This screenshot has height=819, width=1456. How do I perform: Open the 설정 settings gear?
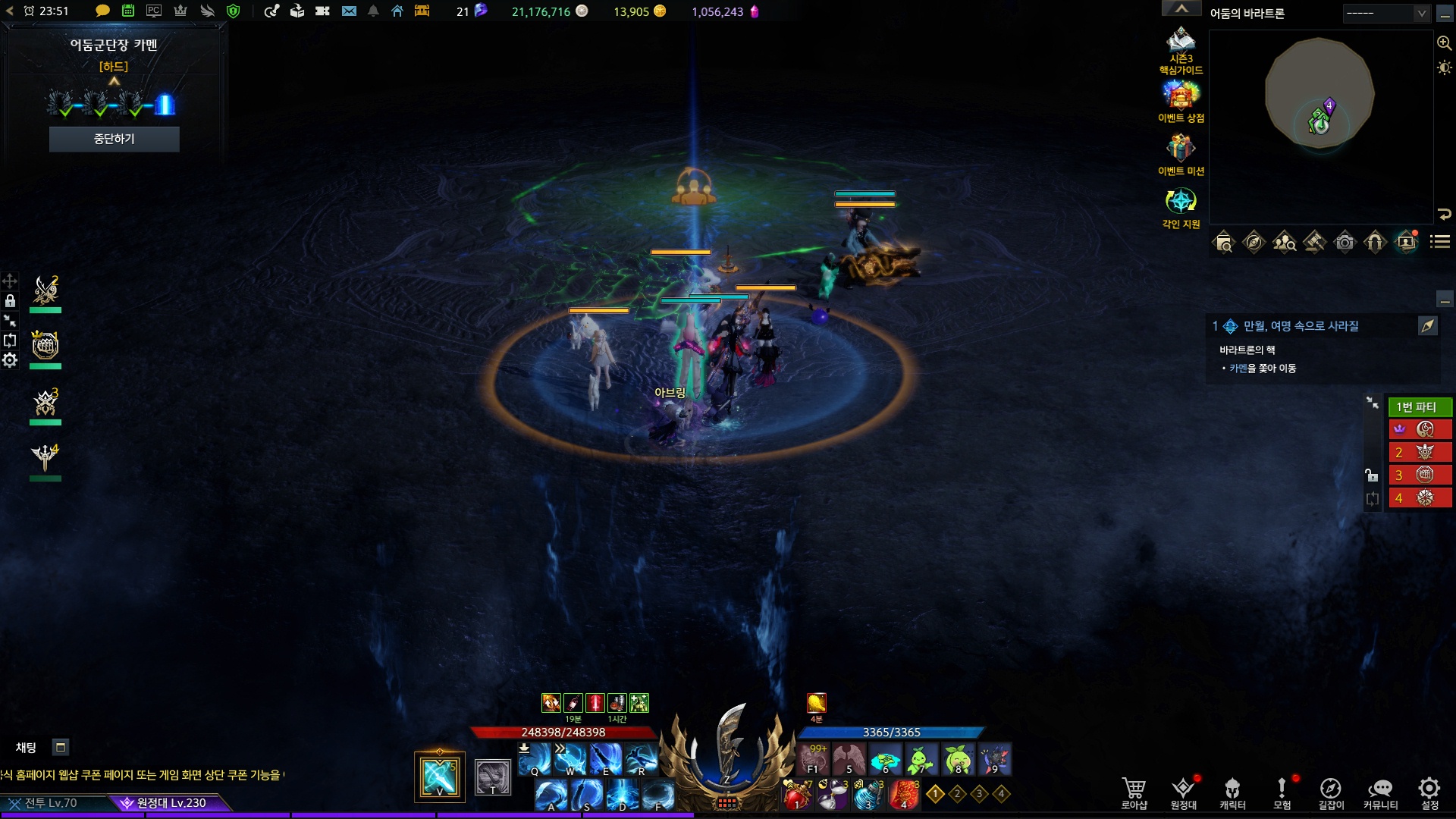pyautogui.click(x=1429, y=793)
